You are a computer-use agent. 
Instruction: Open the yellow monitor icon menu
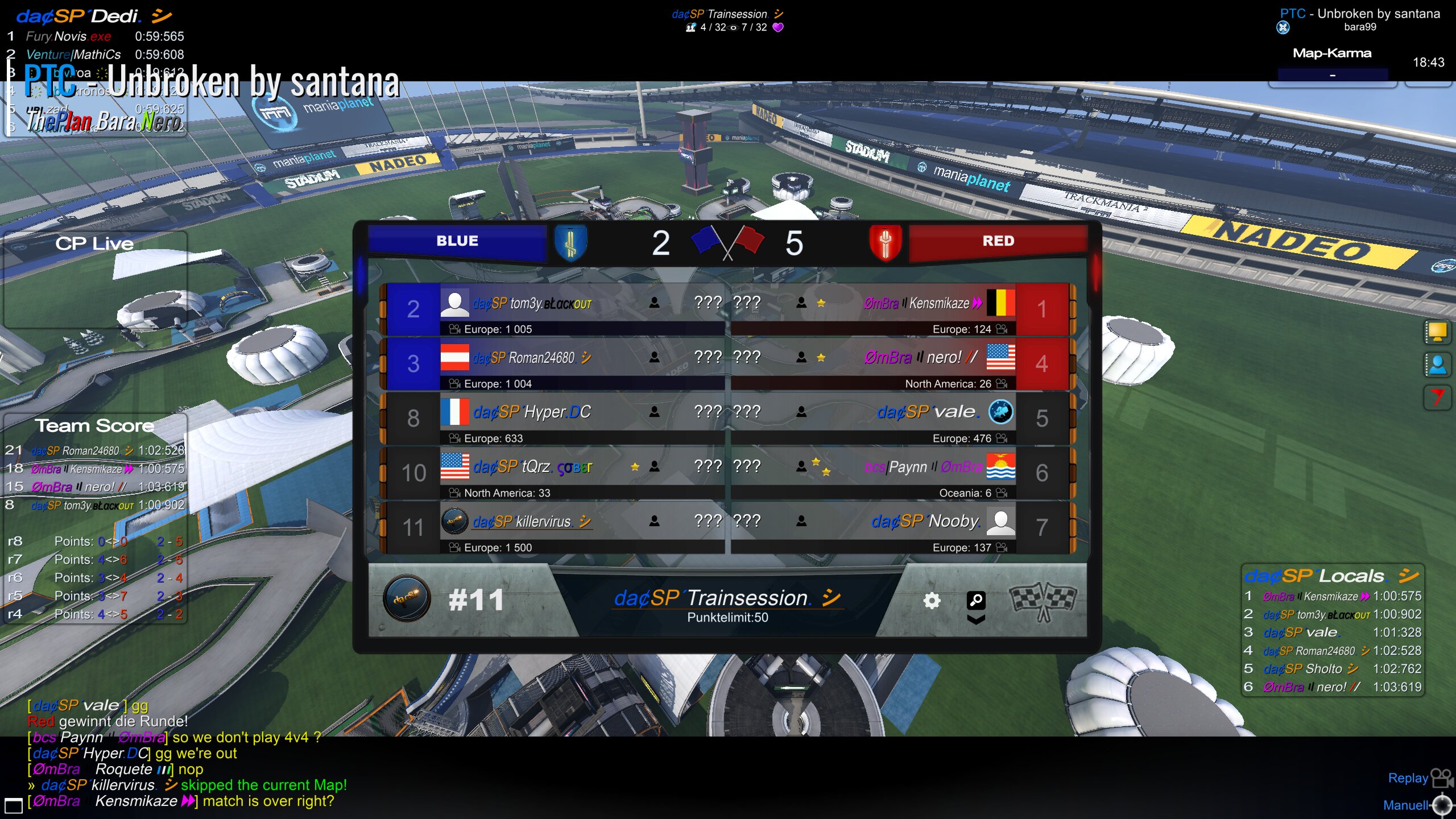[1437, 332]
